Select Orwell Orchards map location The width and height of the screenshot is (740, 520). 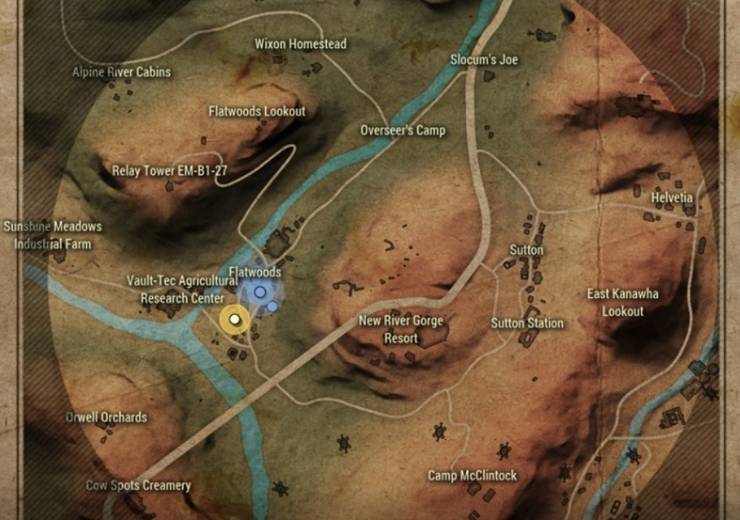(x=106, y=417)
